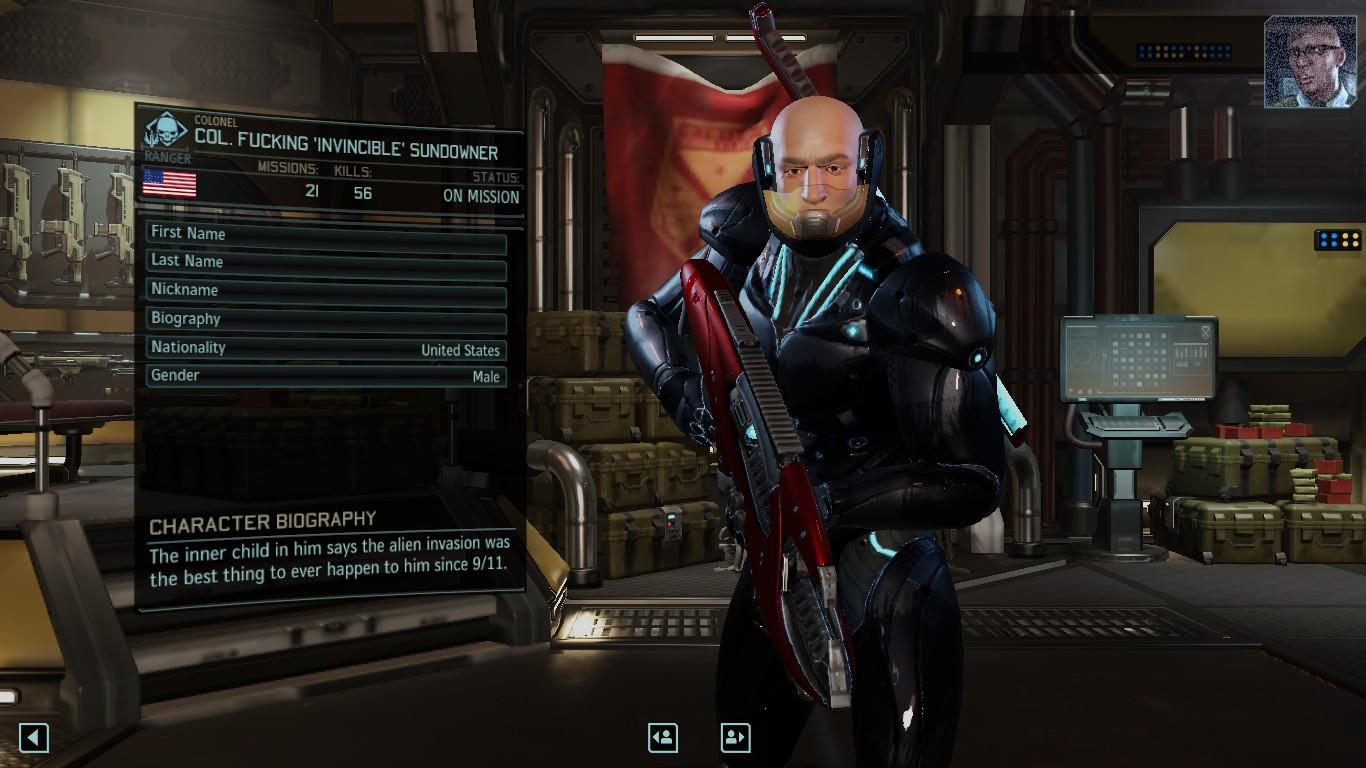Open the Nationality selector showing United States
This screenshot has height=768, width=1366.
(325, 347)
